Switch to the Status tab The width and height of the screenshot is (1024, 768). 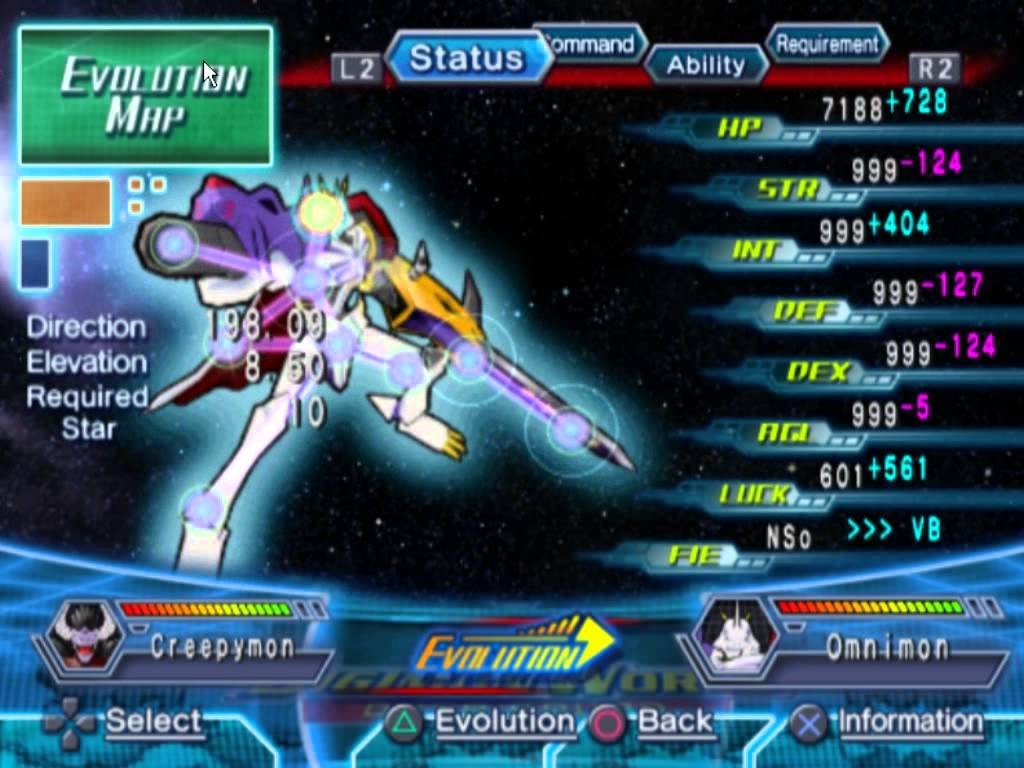(x=466, y=58)
